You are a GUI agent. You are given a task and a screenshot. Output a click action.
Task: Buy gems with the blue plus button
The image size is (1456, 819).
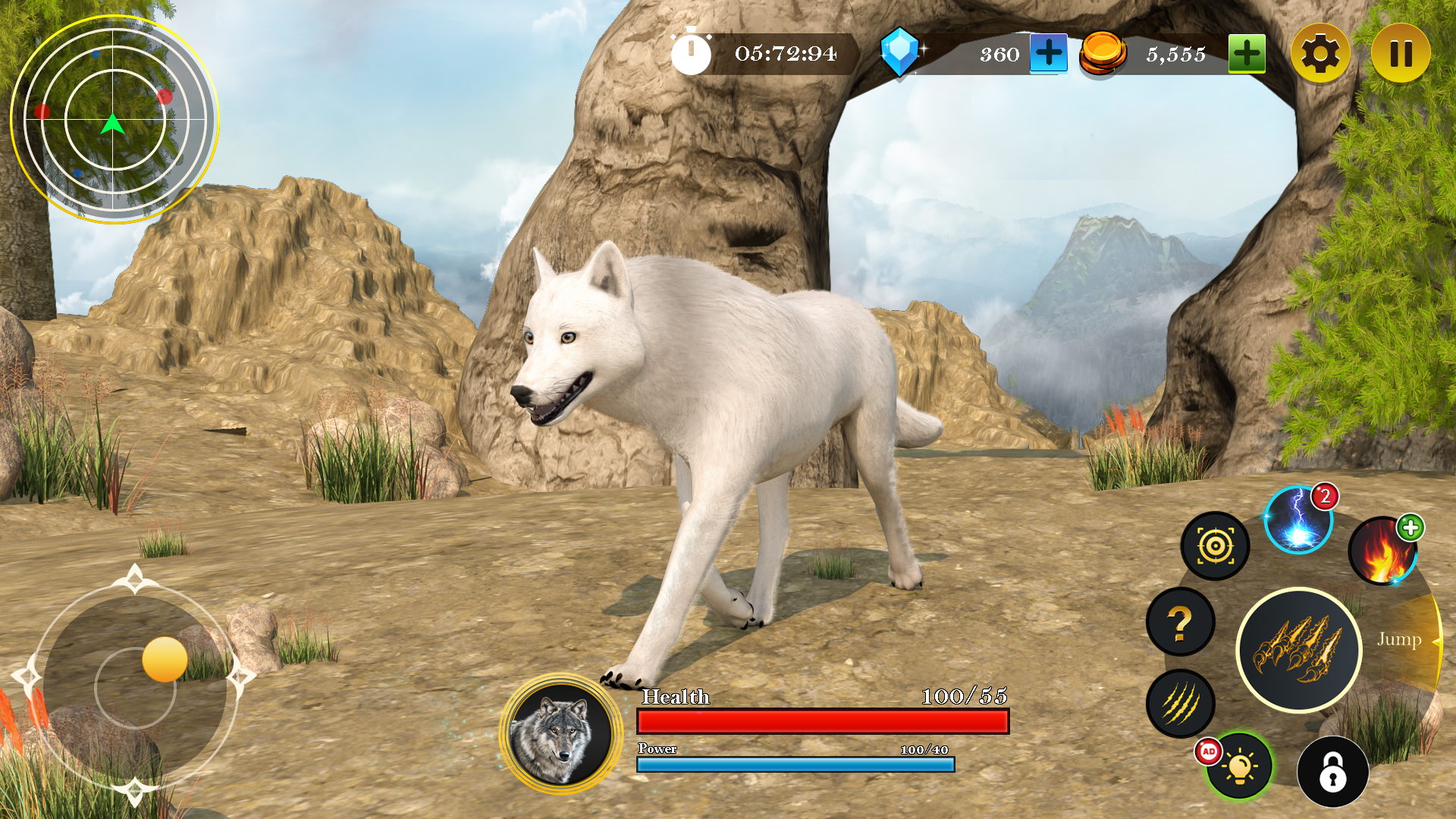pyautogui.click(x=1048, y=54)
